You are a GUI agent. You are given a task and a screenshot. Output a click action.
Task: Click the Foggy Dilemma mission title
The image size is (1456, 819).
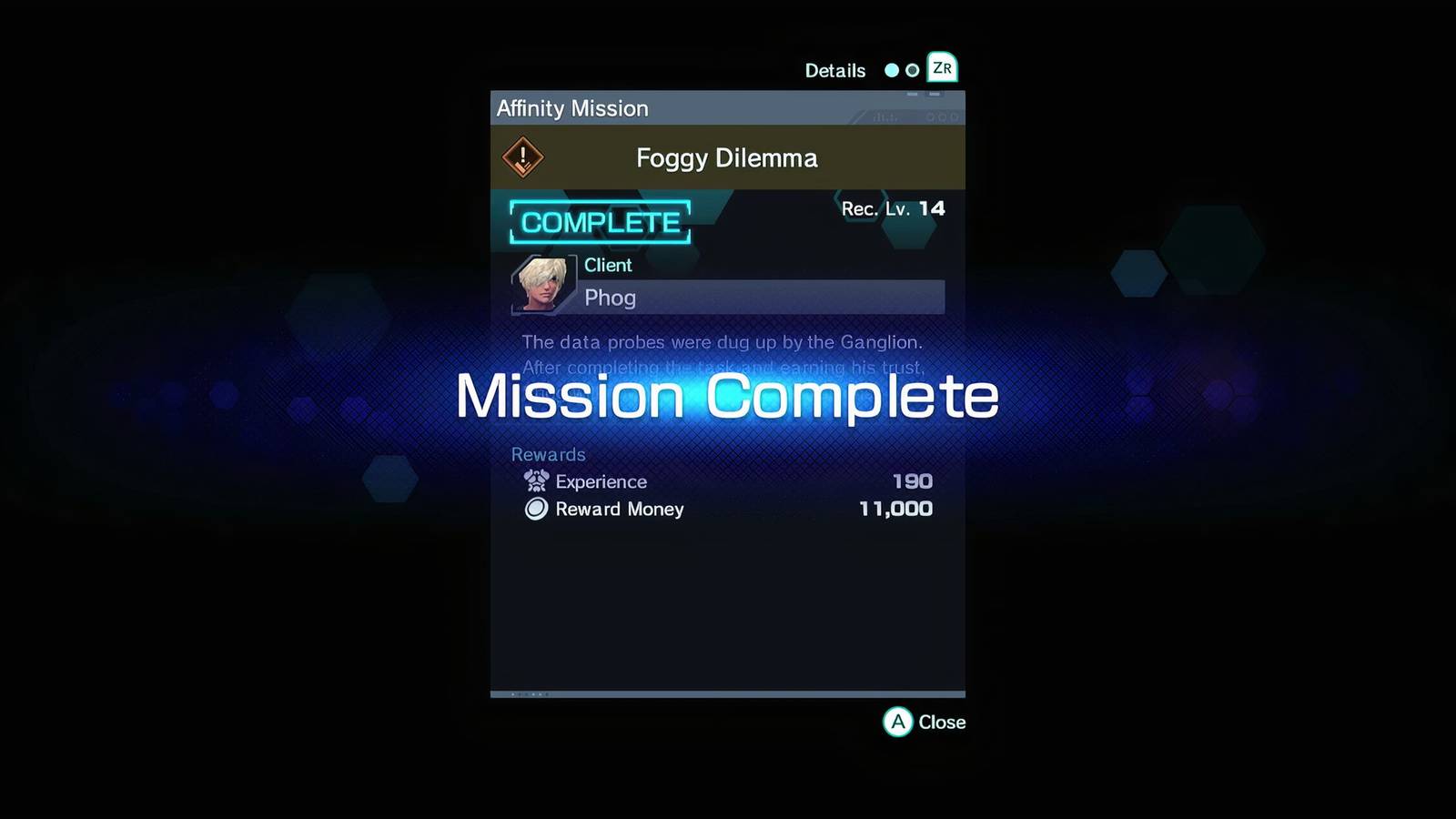click(726, 157)
